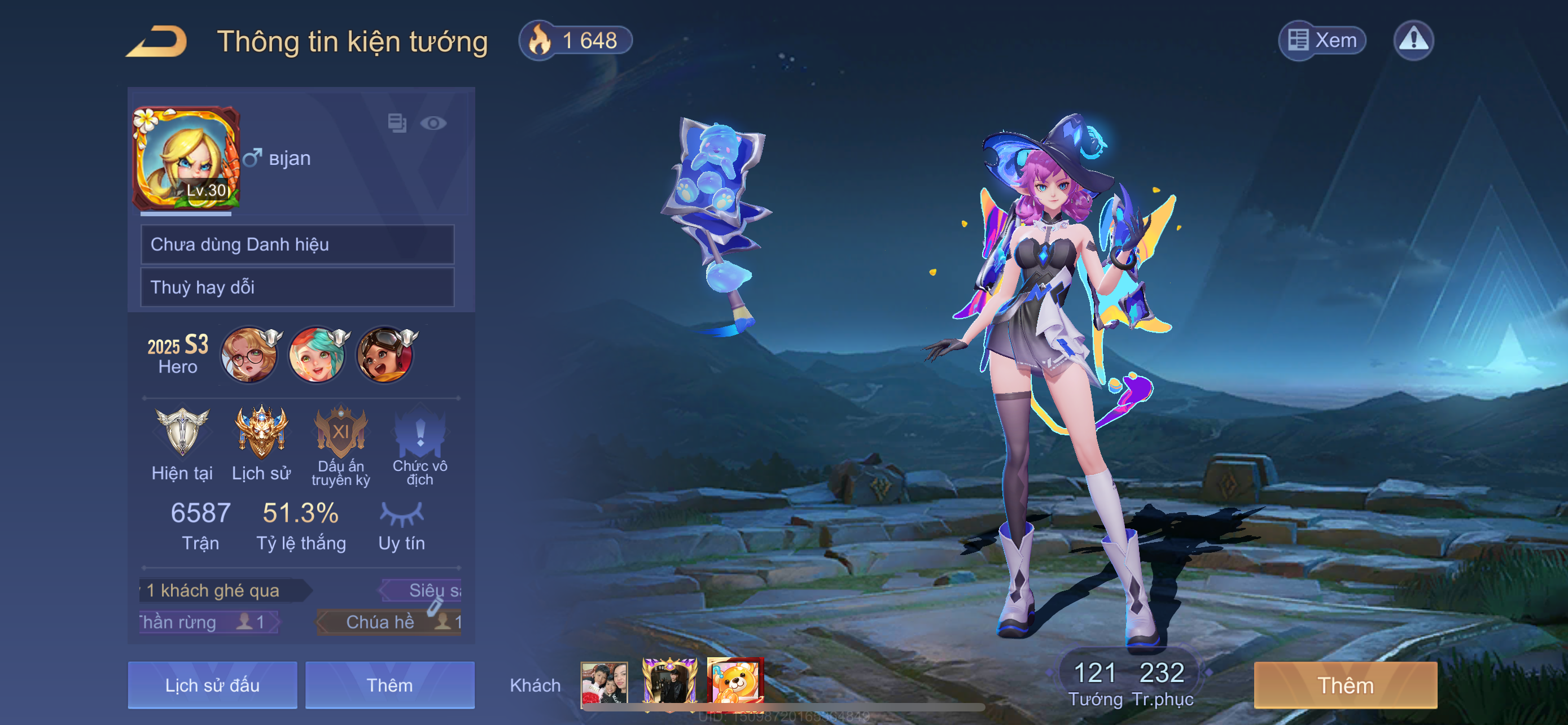Click the blue Thêm button

pyautogui.click(x=389, y=685)
